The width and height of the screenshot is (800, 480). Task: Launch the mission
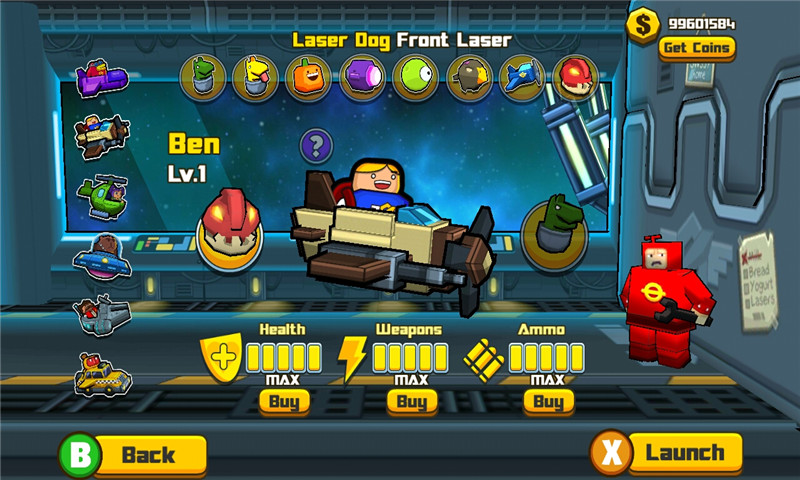coord(669,453)
